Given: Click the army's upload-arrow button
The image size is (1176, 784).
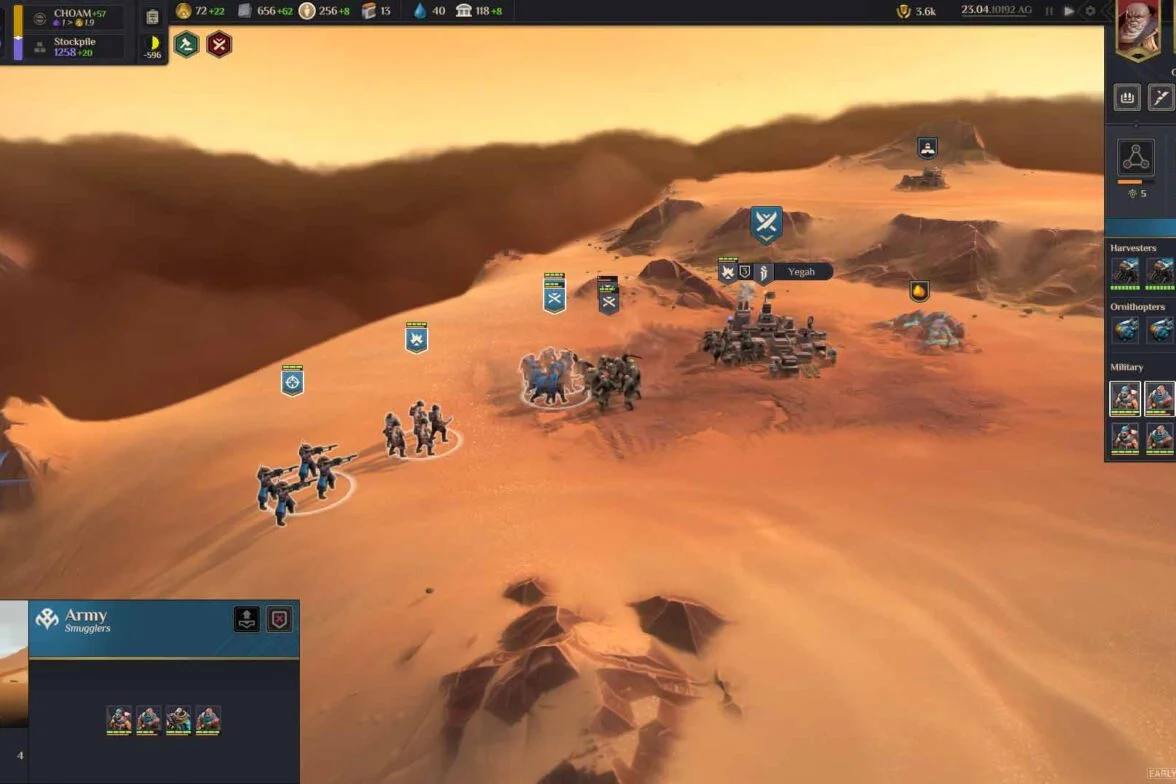Looking at the screenshot, I should pyautogui.click(x=247, y=619).
